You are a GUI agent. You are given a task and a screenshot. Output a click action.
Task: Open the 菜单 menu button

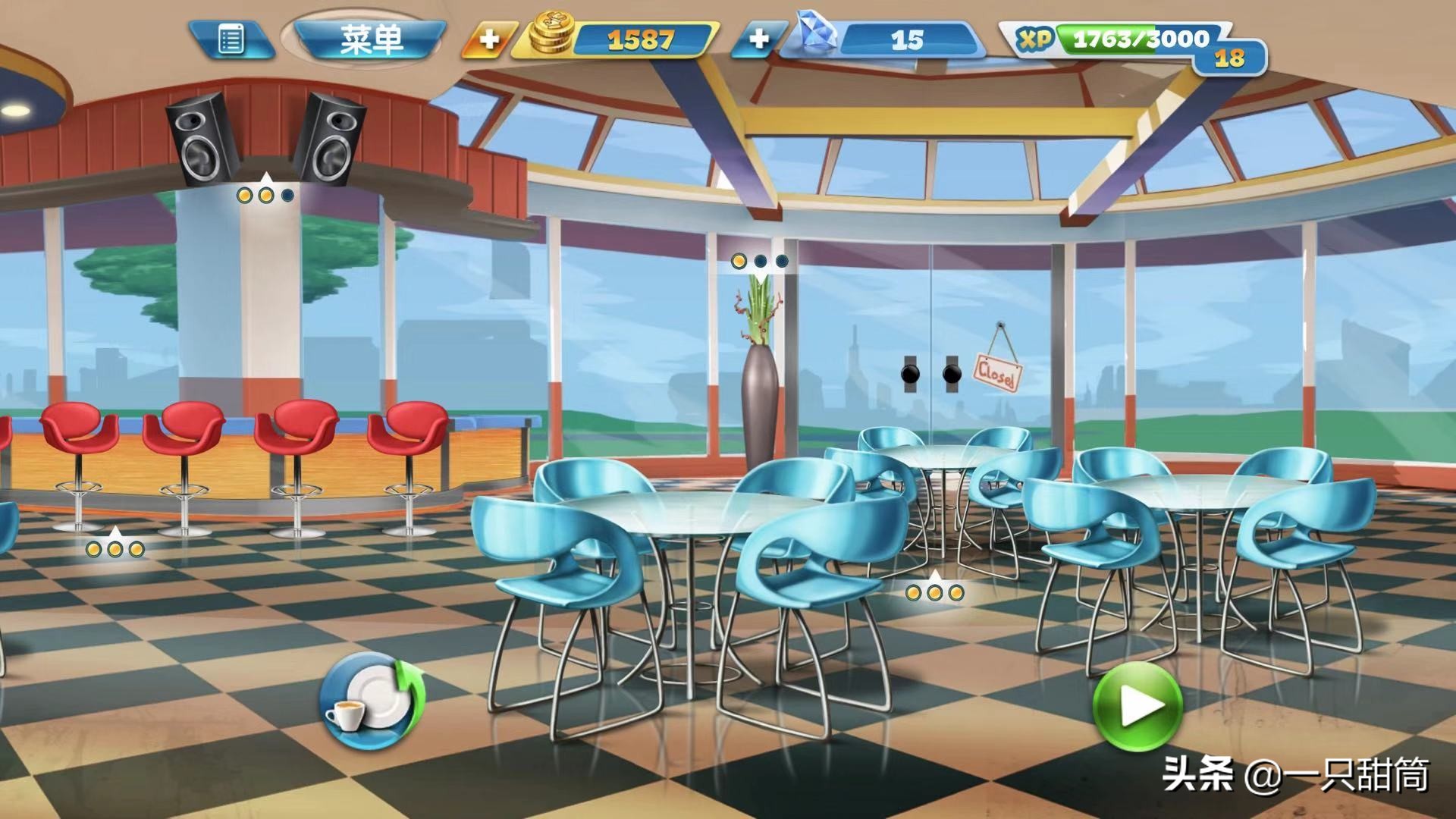(x=370, y=39)
